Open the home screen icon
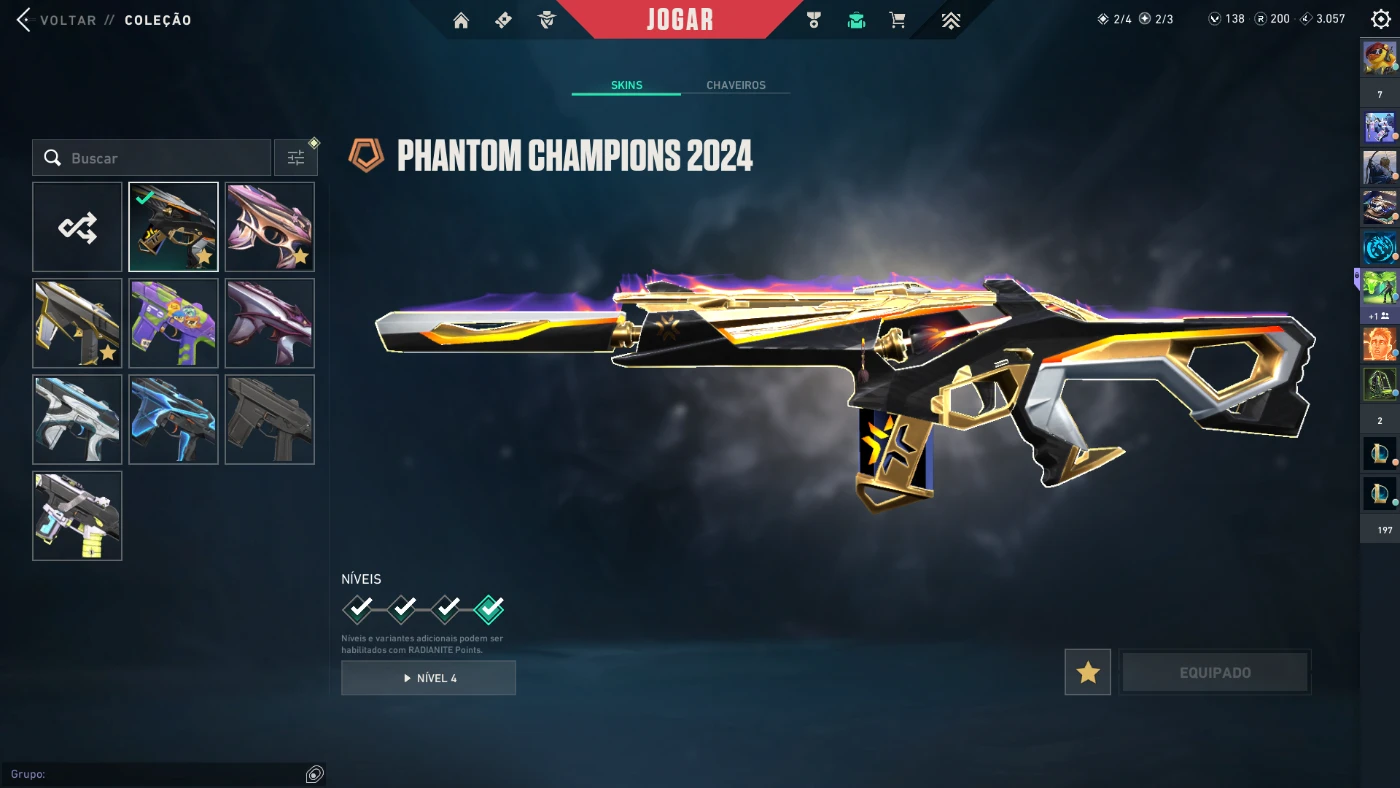Screen dimensions: 1400x788 coord(461,20)
